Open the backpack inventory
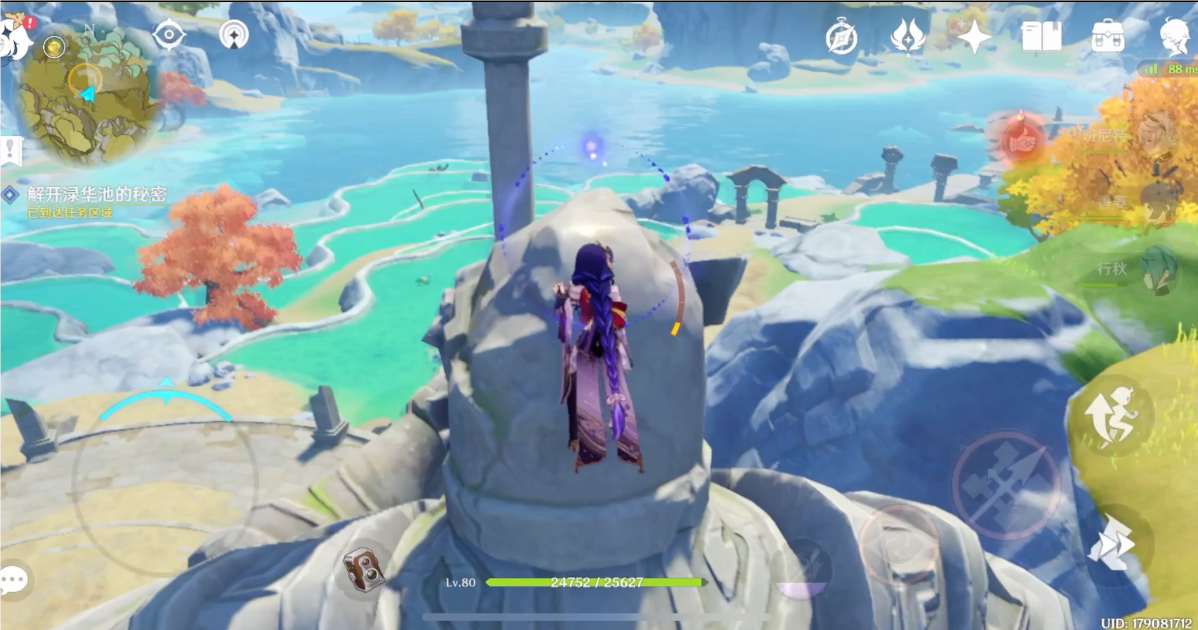 tap(1107, 37)
